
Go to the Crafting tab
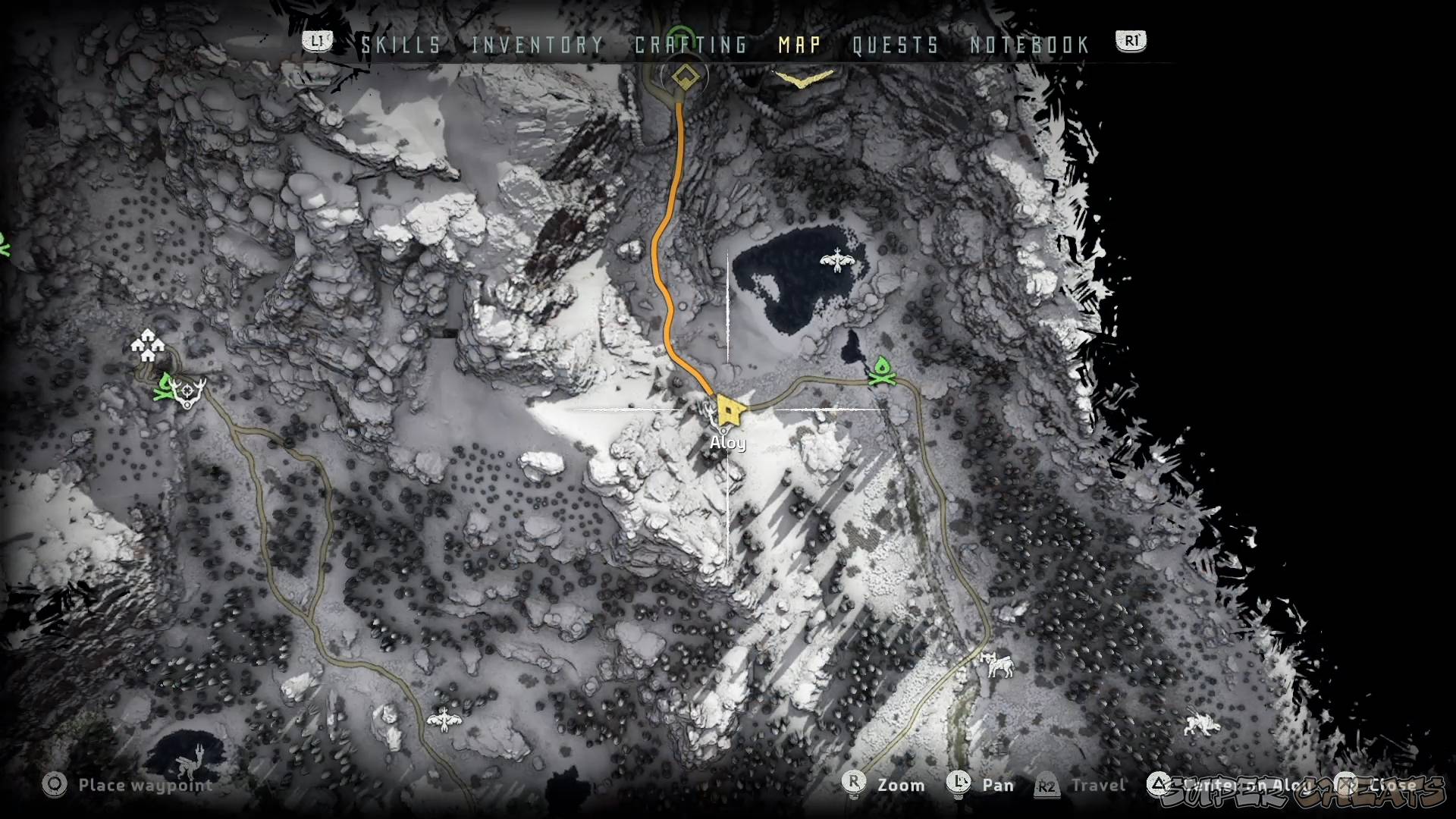tap(691, 45)
